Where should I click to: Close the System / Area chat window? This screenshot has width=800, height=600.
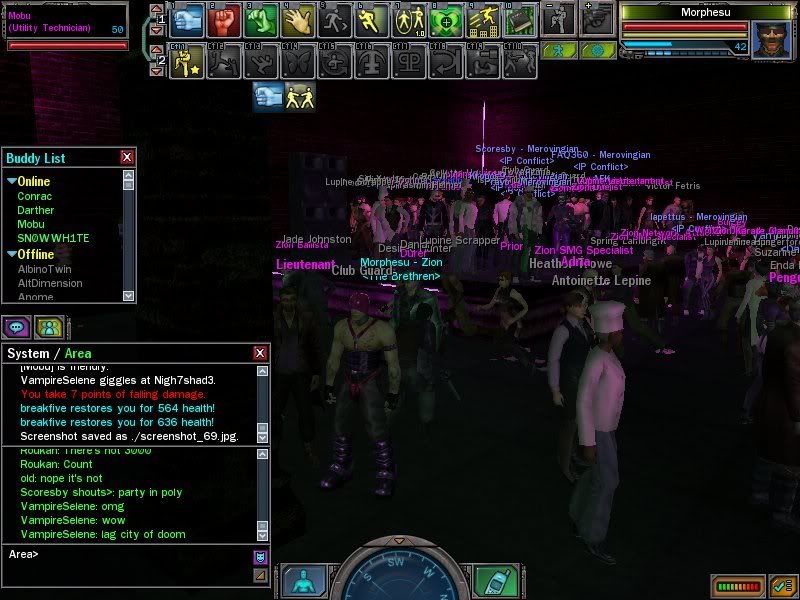pos(260,353)
